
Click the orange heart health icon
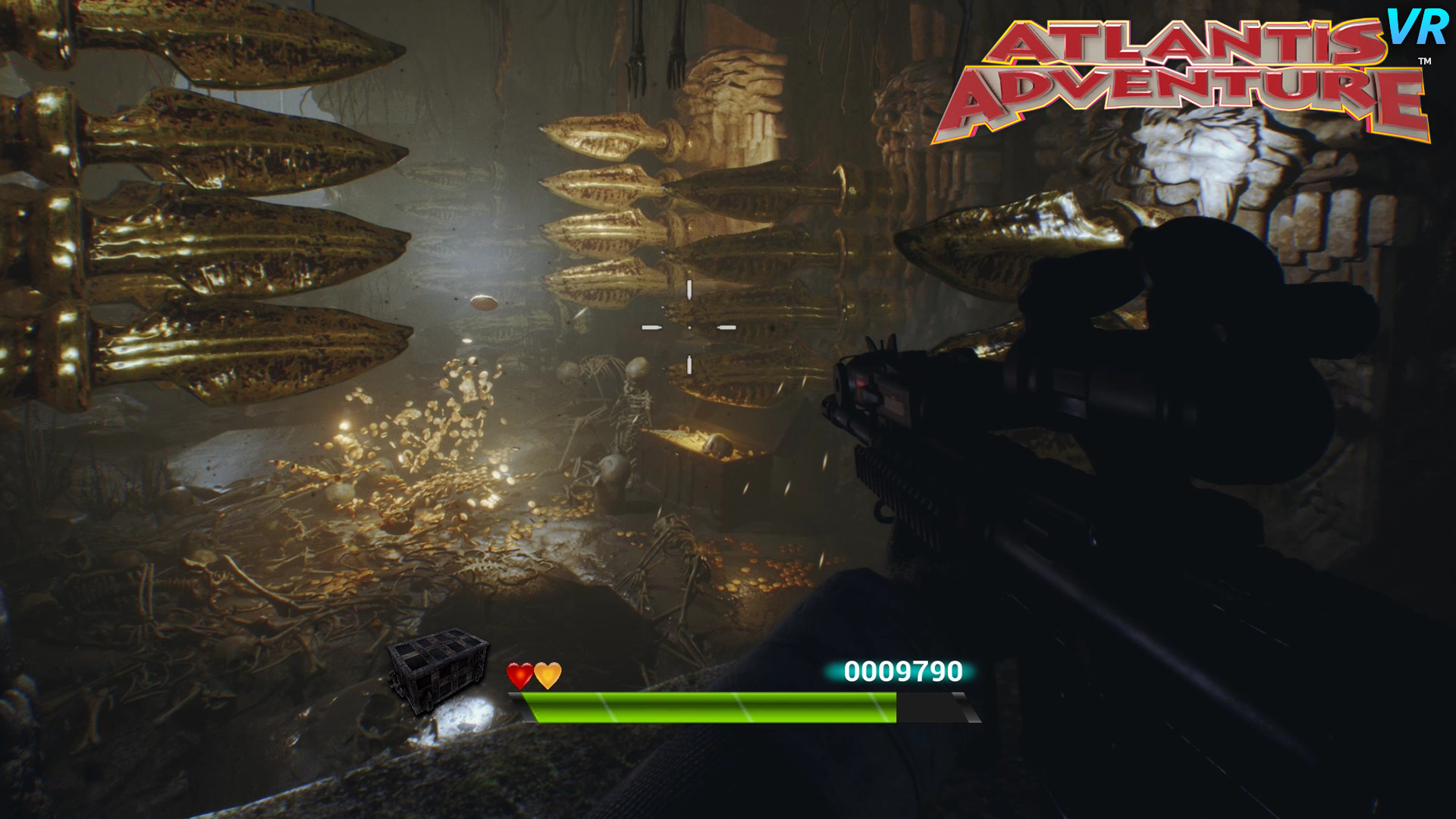point(548,673)
